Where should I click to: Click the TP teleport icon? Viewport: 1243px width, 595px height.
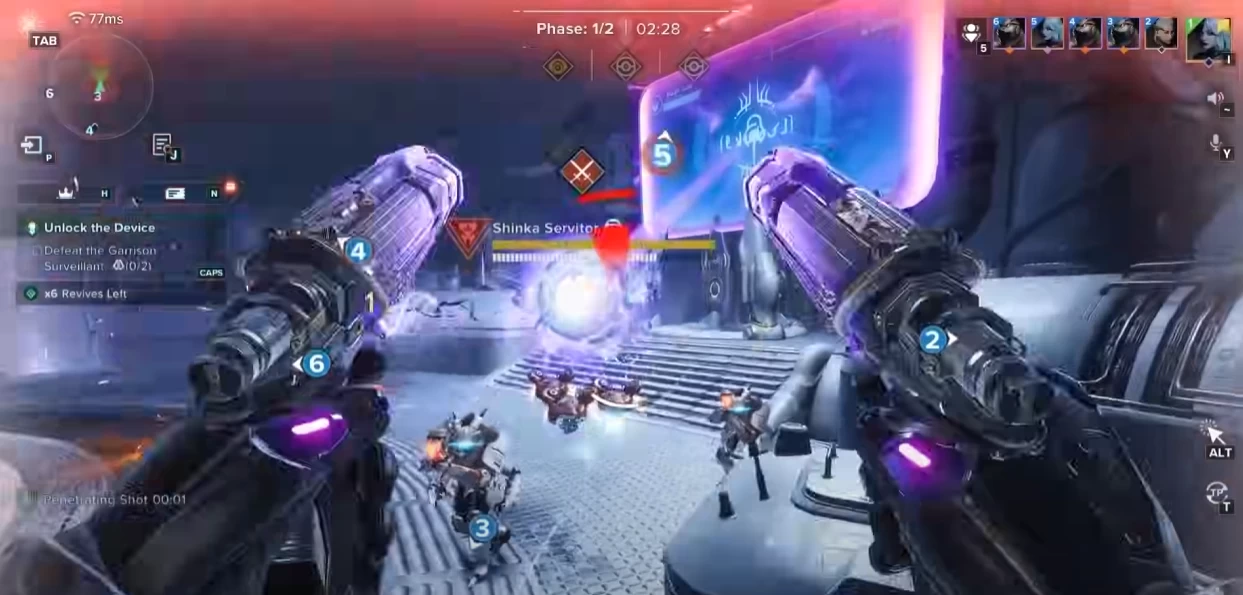pyautogui.click(x=1217, y=492)
